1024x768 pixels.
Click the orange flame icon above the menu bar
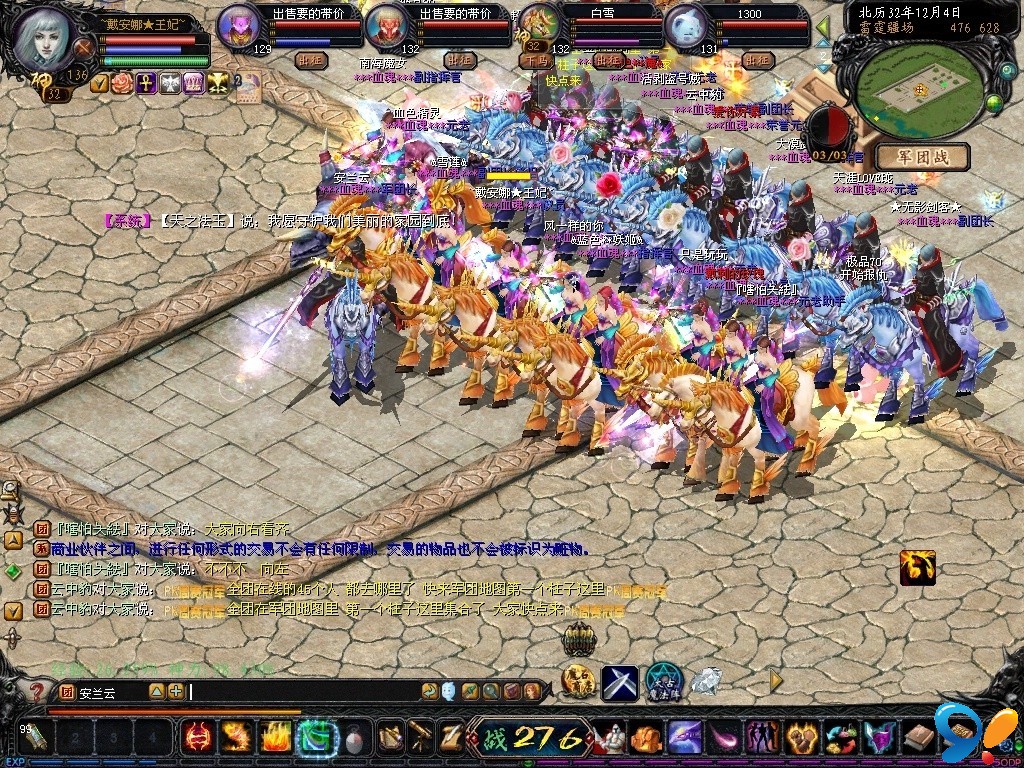point(917,567)
